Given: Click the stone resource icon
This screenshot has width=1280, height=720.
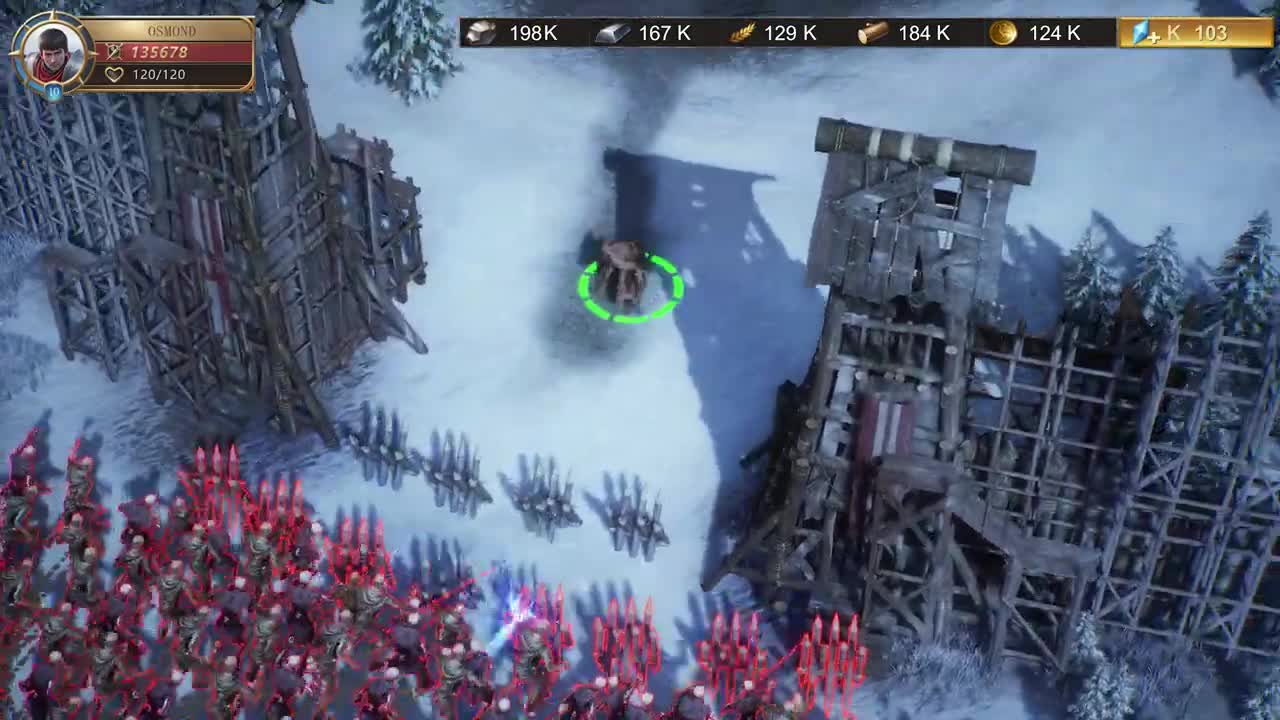Looking at the screenshot, I should tap(480, 33).
